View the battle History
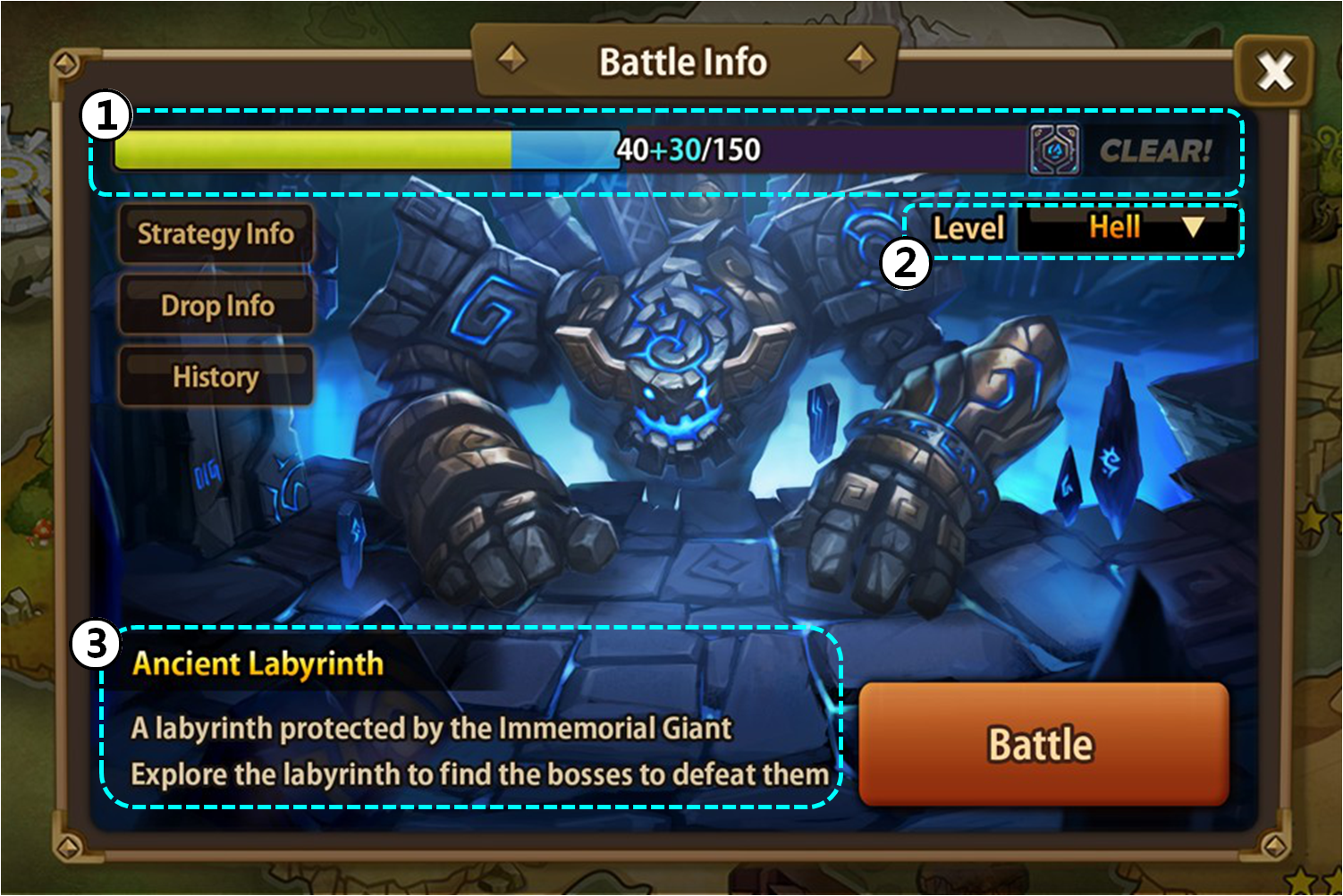The image size is (1343, 896). pyautogui.click(x=215, y=377)
